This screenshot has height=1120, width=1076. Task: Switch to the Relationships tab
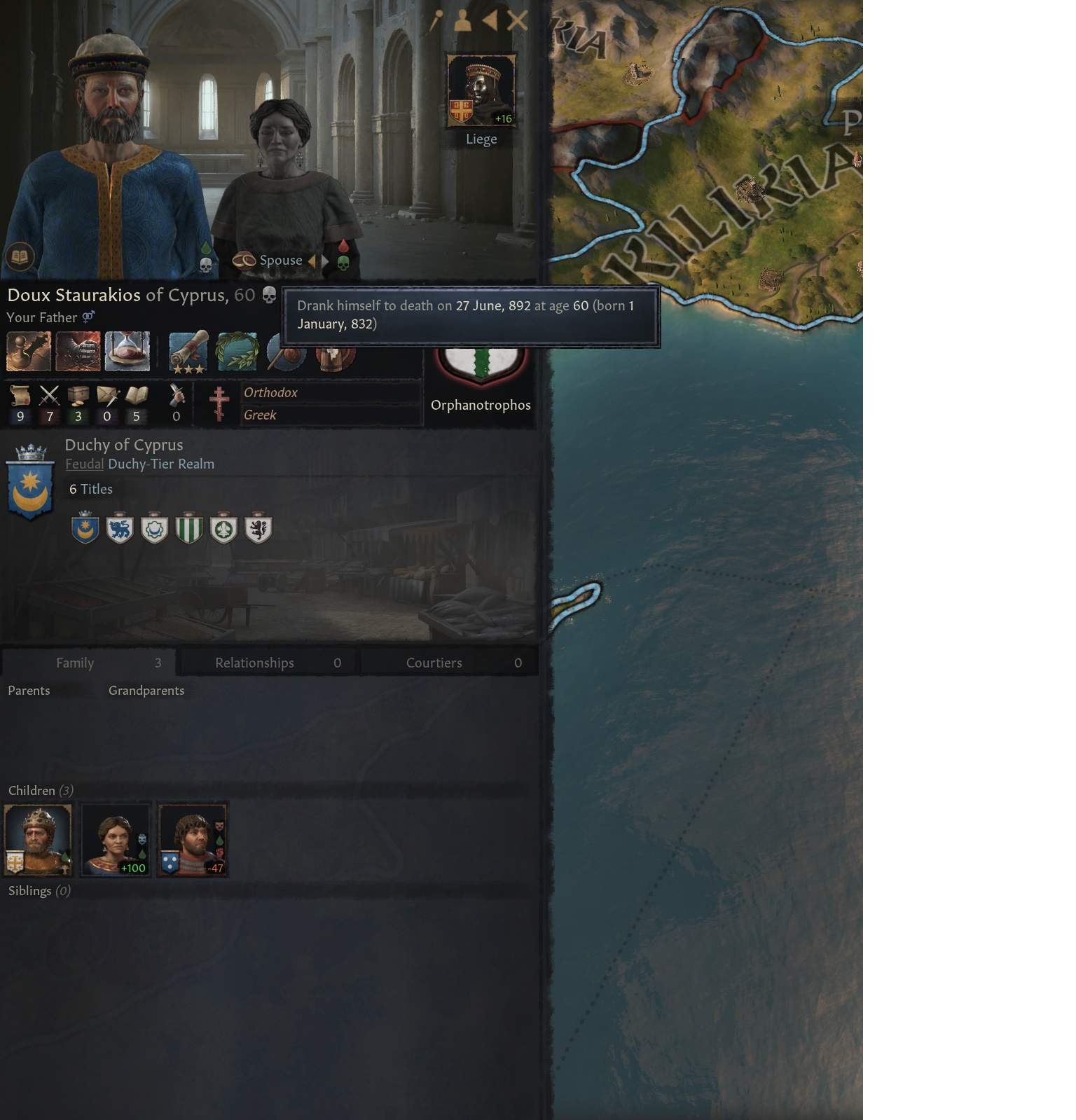268,663
